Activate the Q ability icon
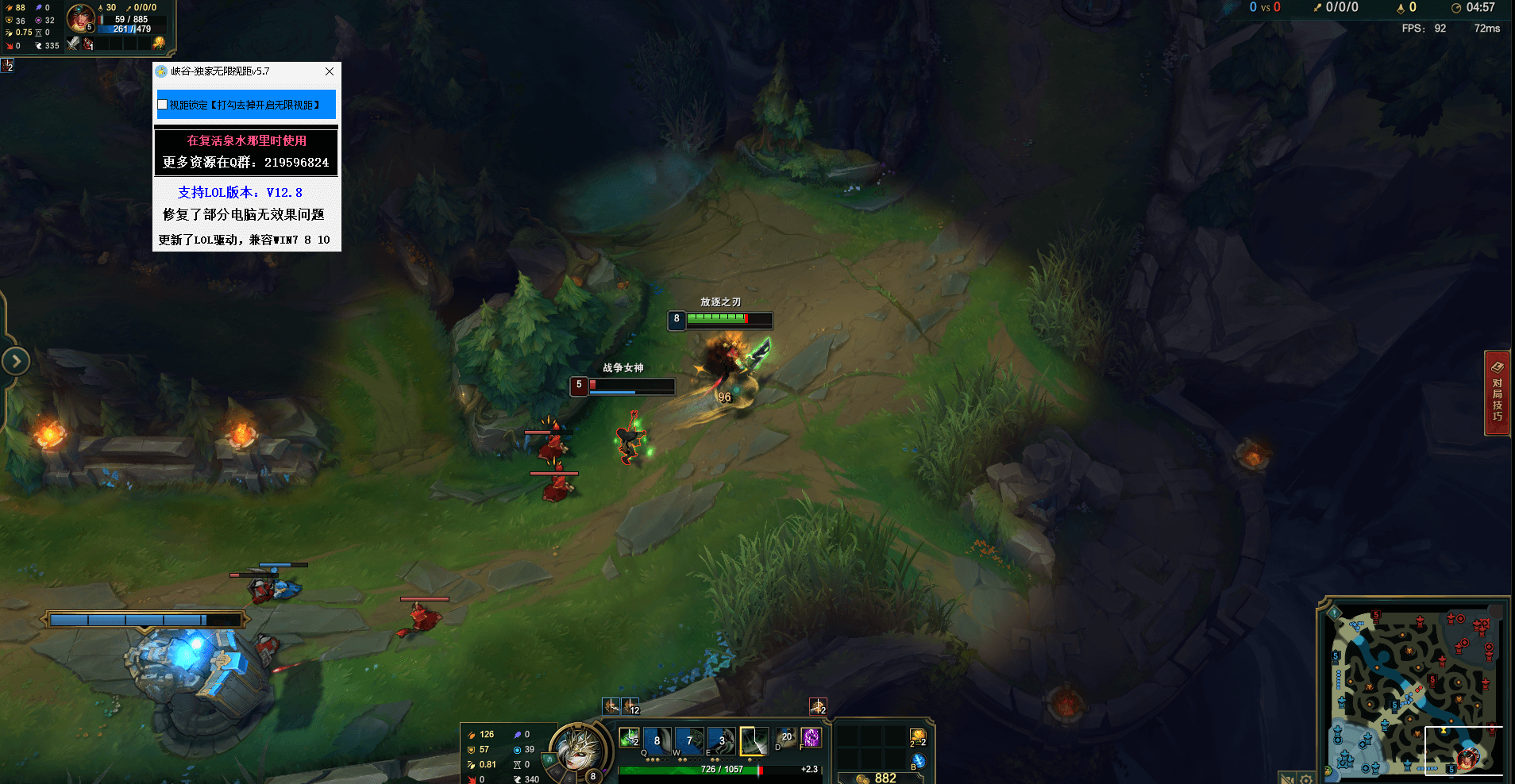1515x784 pixels. click(657, 740)
